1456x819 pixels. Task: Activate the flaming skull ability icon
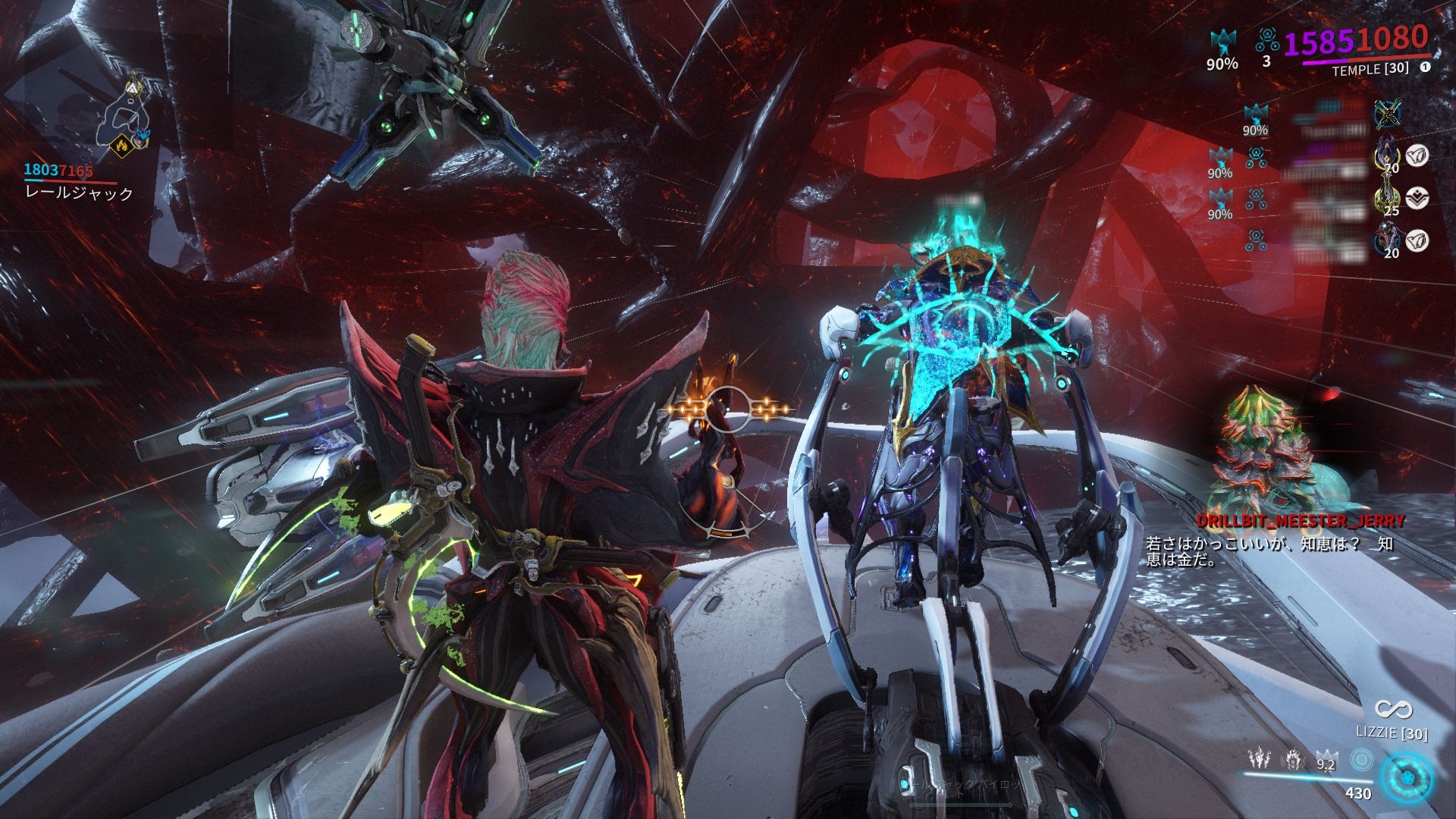point(1292,757)
